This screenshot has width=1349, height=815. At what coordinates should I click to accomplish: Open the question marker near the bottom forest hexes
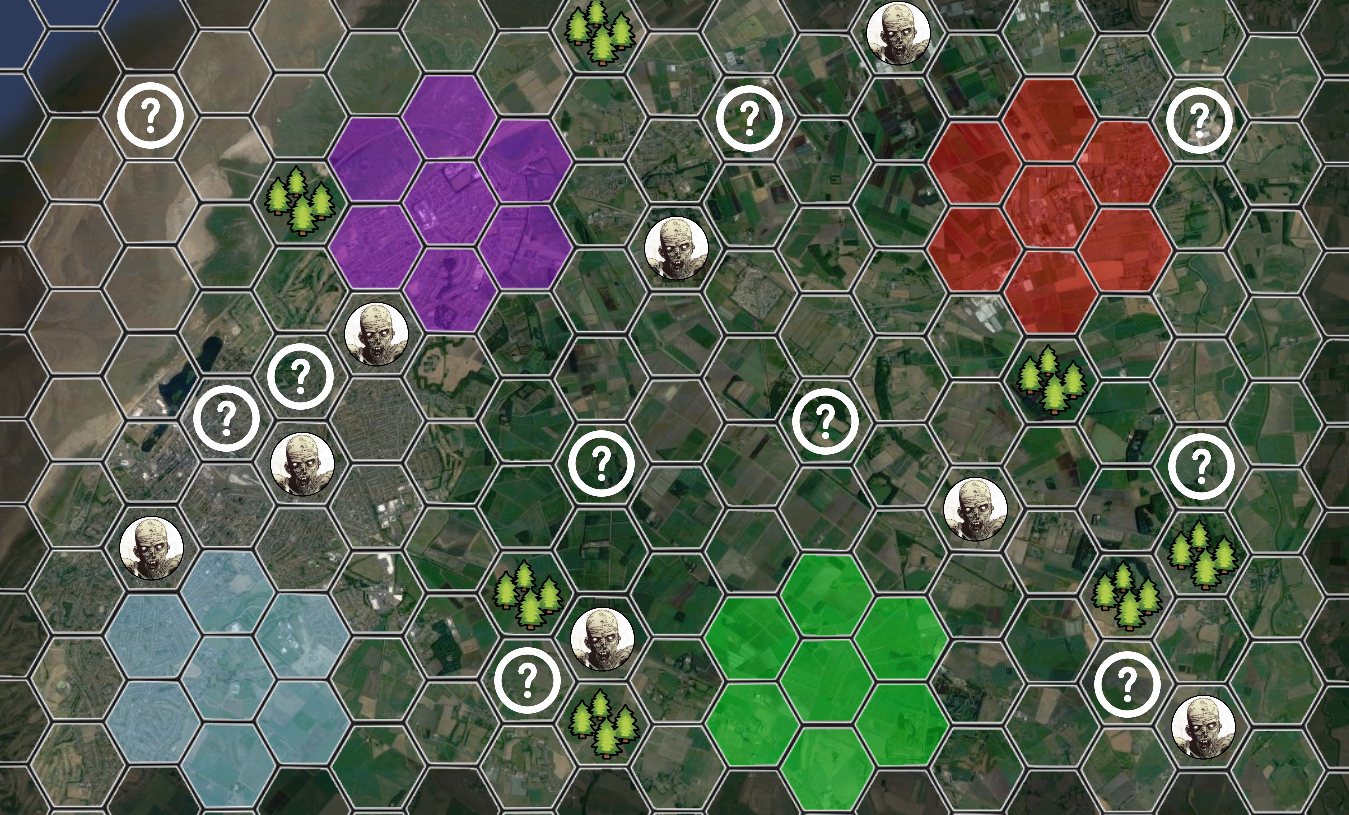(527, 678)
